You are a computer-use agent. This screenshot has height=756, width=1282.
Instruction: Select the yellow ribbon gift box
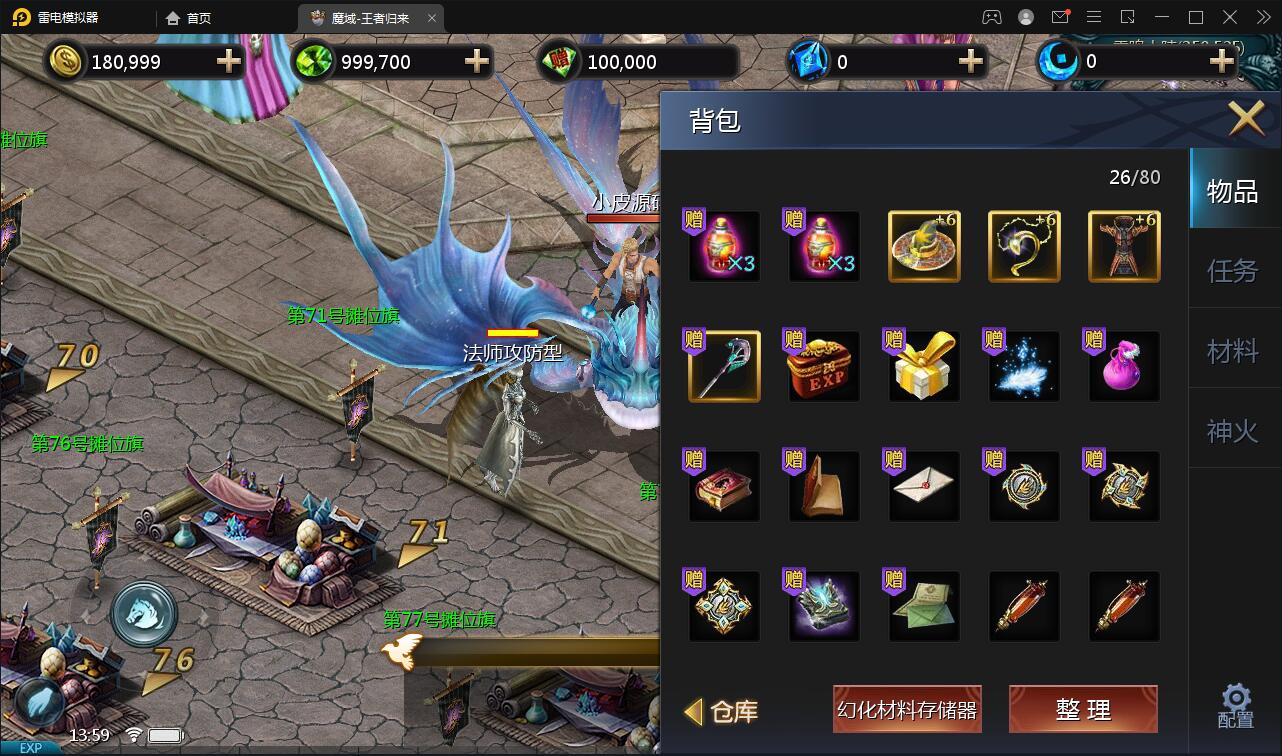tap(924, 367)
